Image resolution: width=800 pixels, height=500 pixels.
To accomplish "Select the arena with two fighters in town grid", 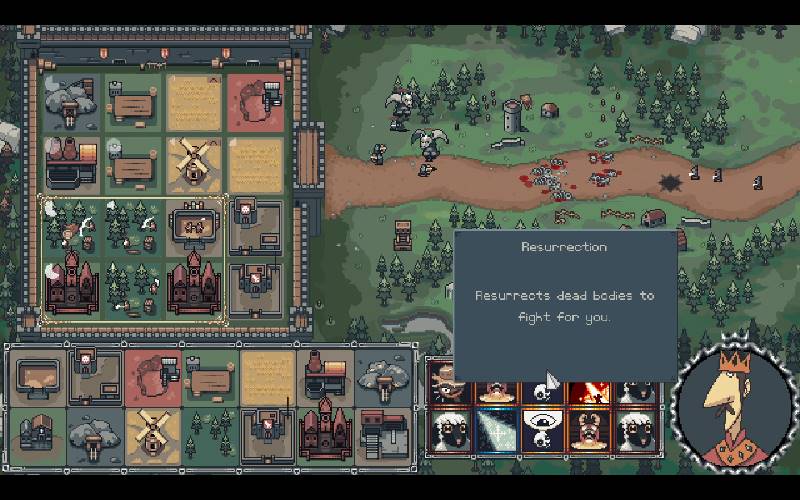I will (194, 225).
